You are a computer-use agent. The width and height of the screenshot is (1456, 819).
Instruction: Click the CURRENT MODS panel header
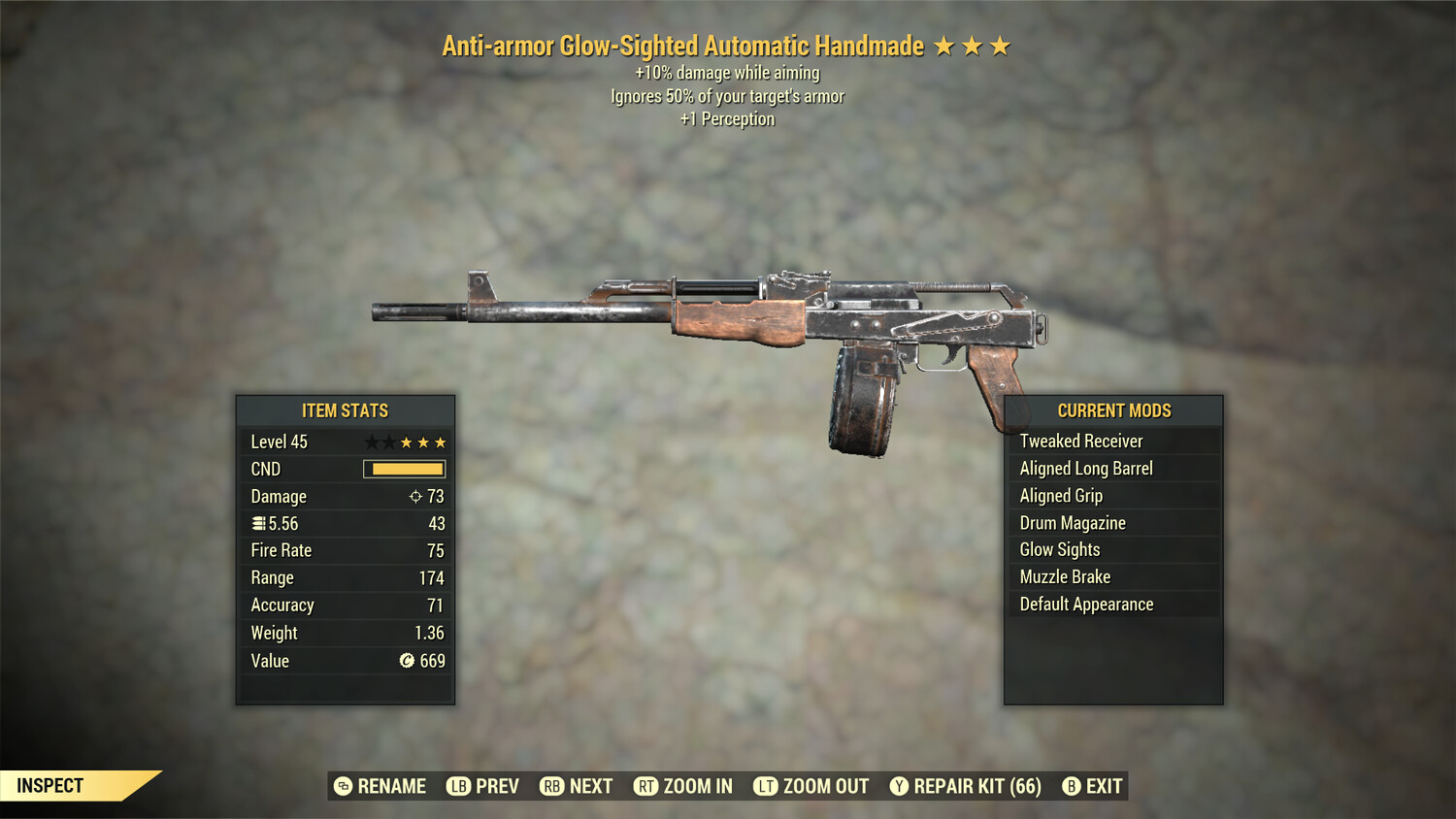click(x=1113, y=410)
